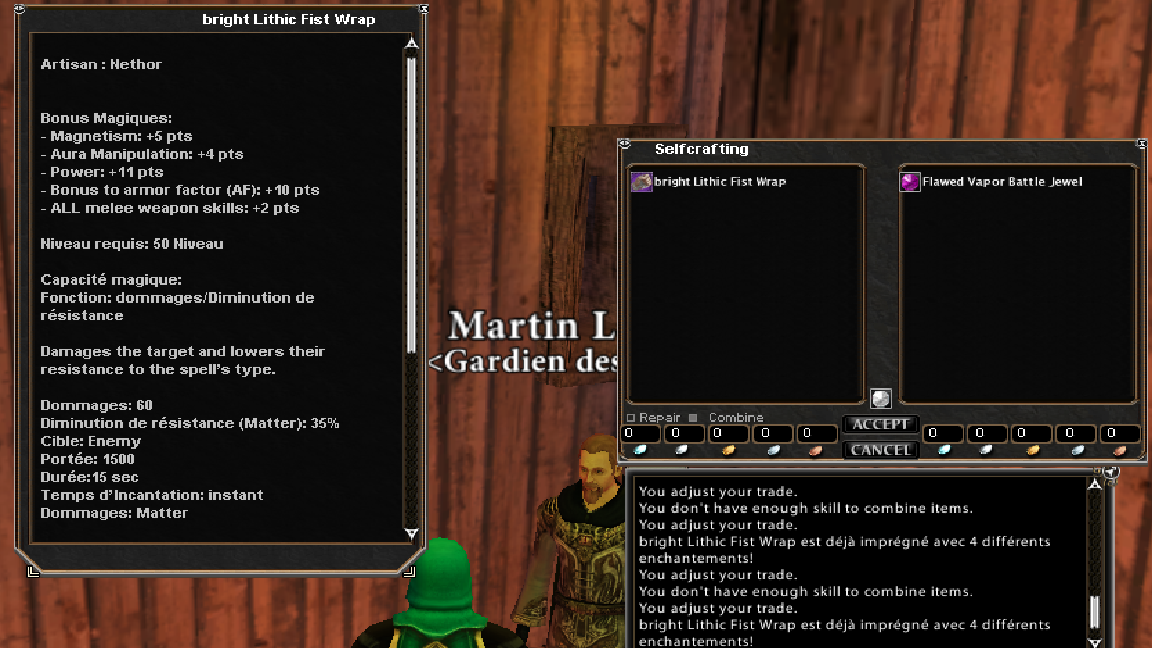Toggle the Combine checkbox

pyautogui.click(x=693, y=418)
